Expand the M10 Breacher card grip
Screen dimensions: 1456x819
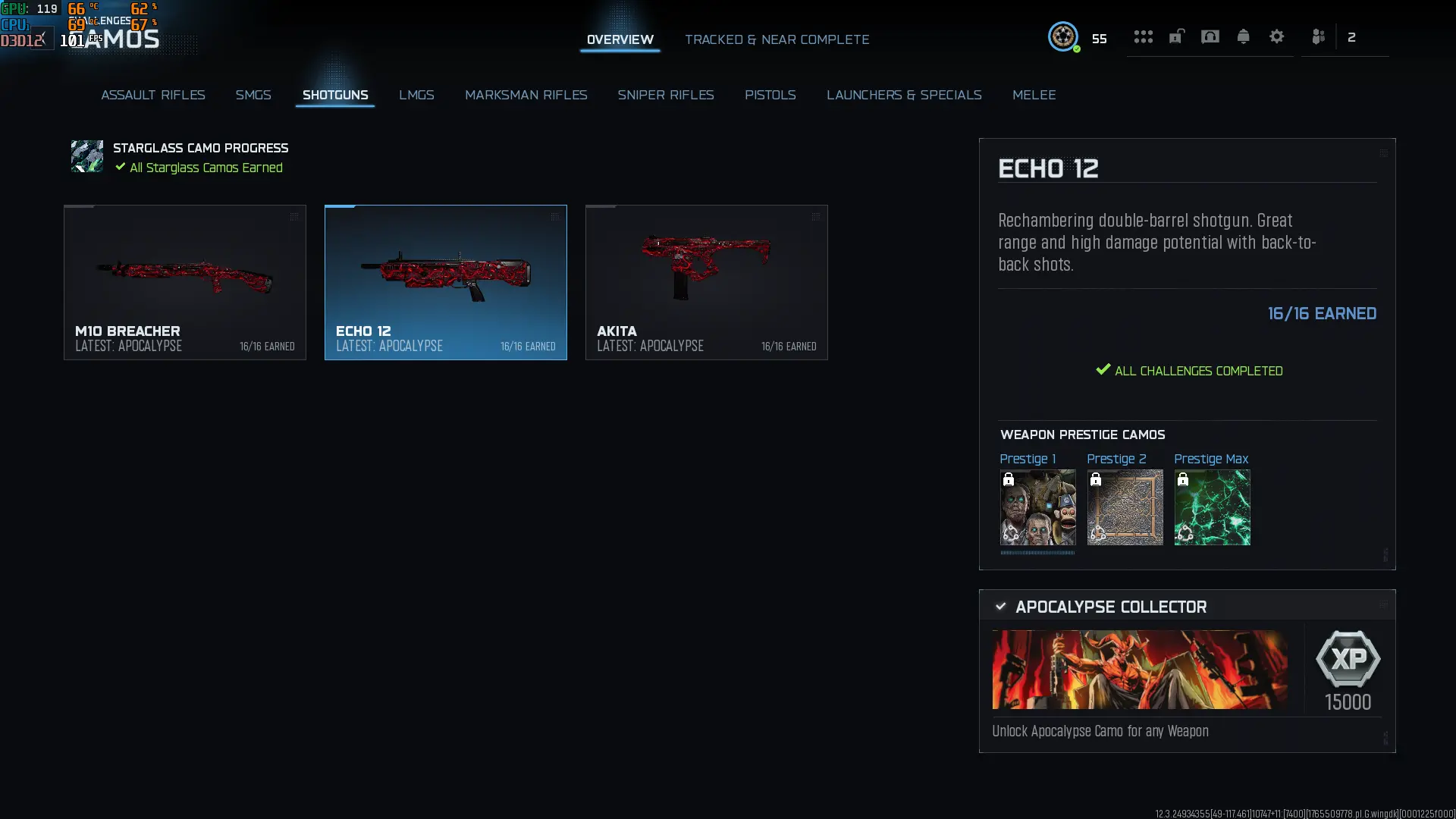tap(294, 216)
